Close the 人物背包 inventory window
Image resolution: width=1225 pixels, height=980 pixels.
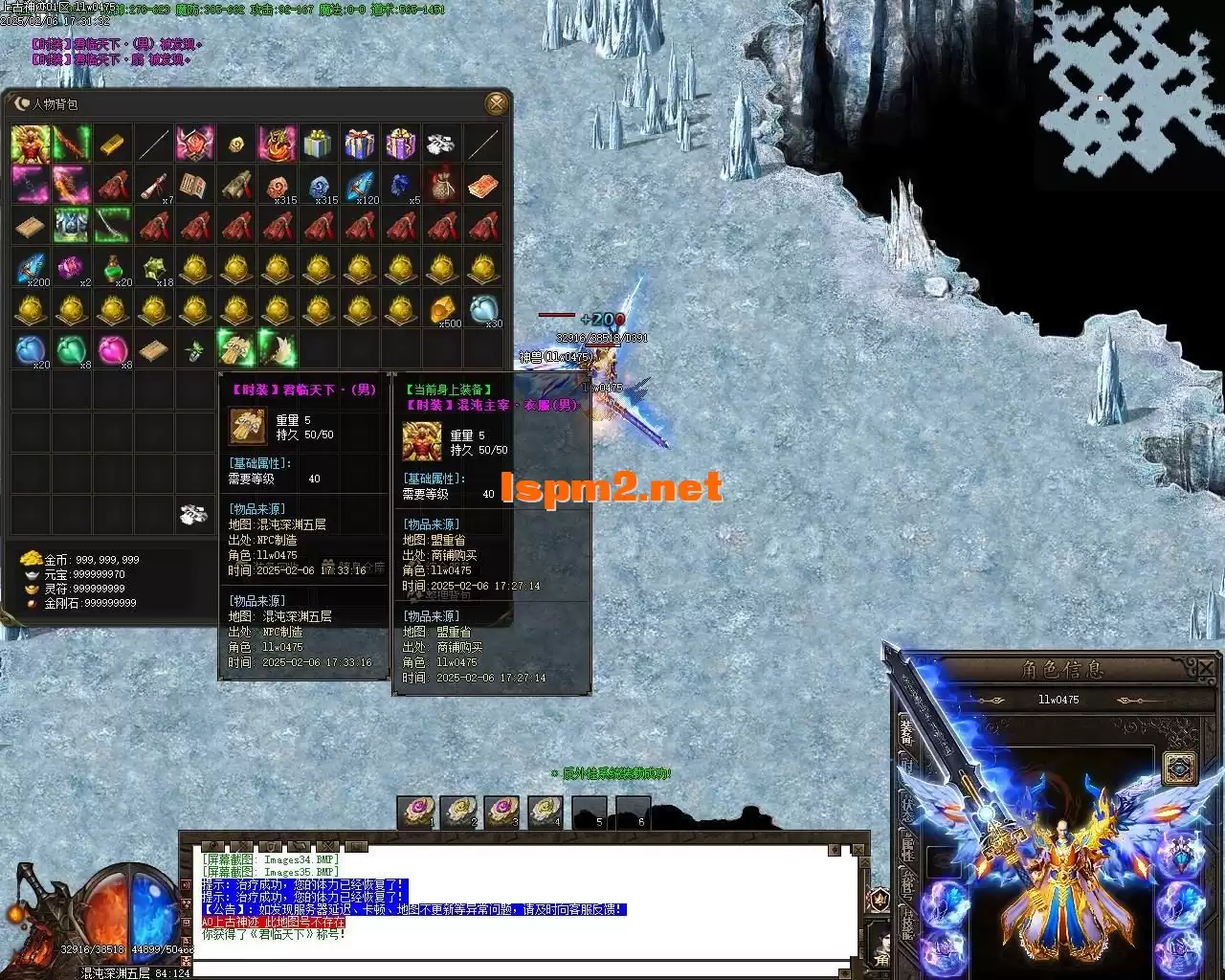pos(496,103)
